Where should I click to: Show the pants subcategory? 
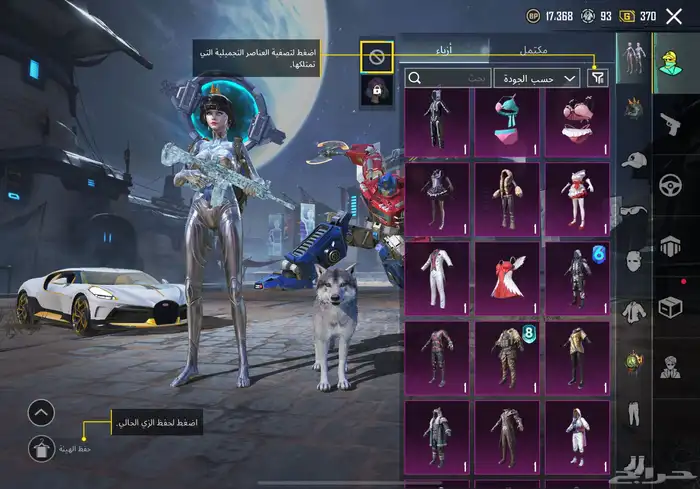tap(631, 413)
